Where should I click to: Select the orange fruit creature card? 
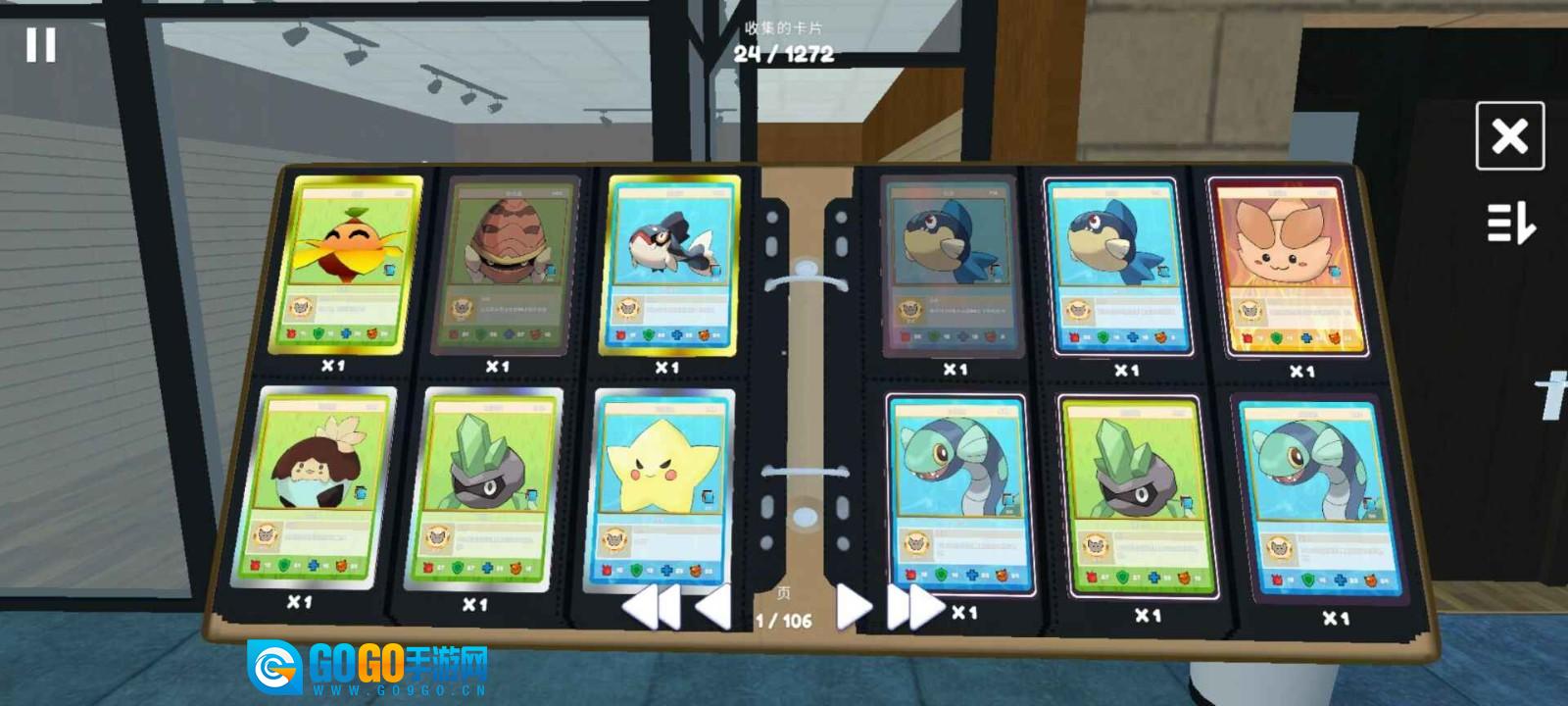pos(344,265)
